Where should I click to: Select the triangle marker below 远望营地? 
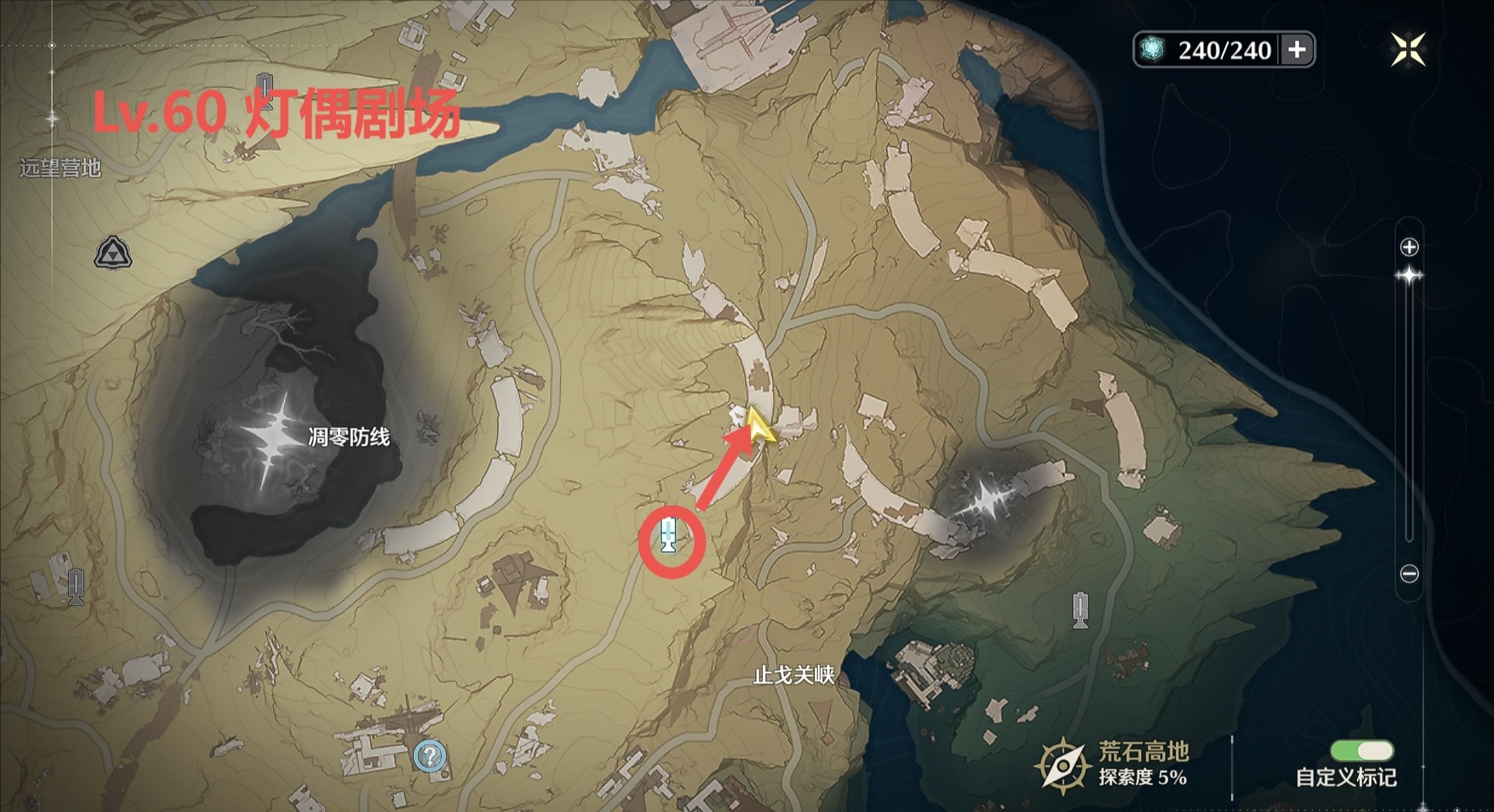pos(113,254)
